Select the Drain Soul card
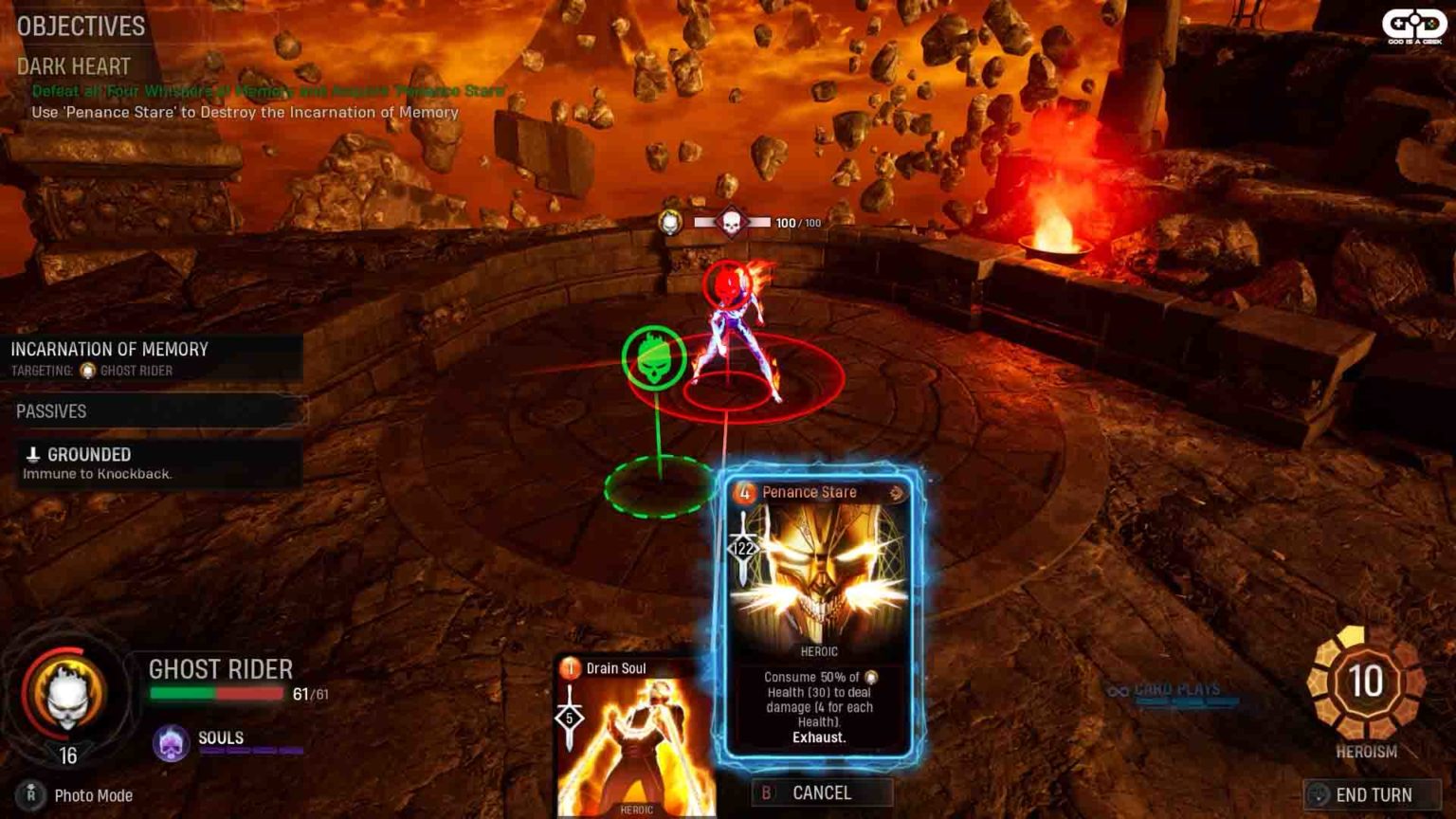This screenshot has width=1456, height=819. point(626,749)
